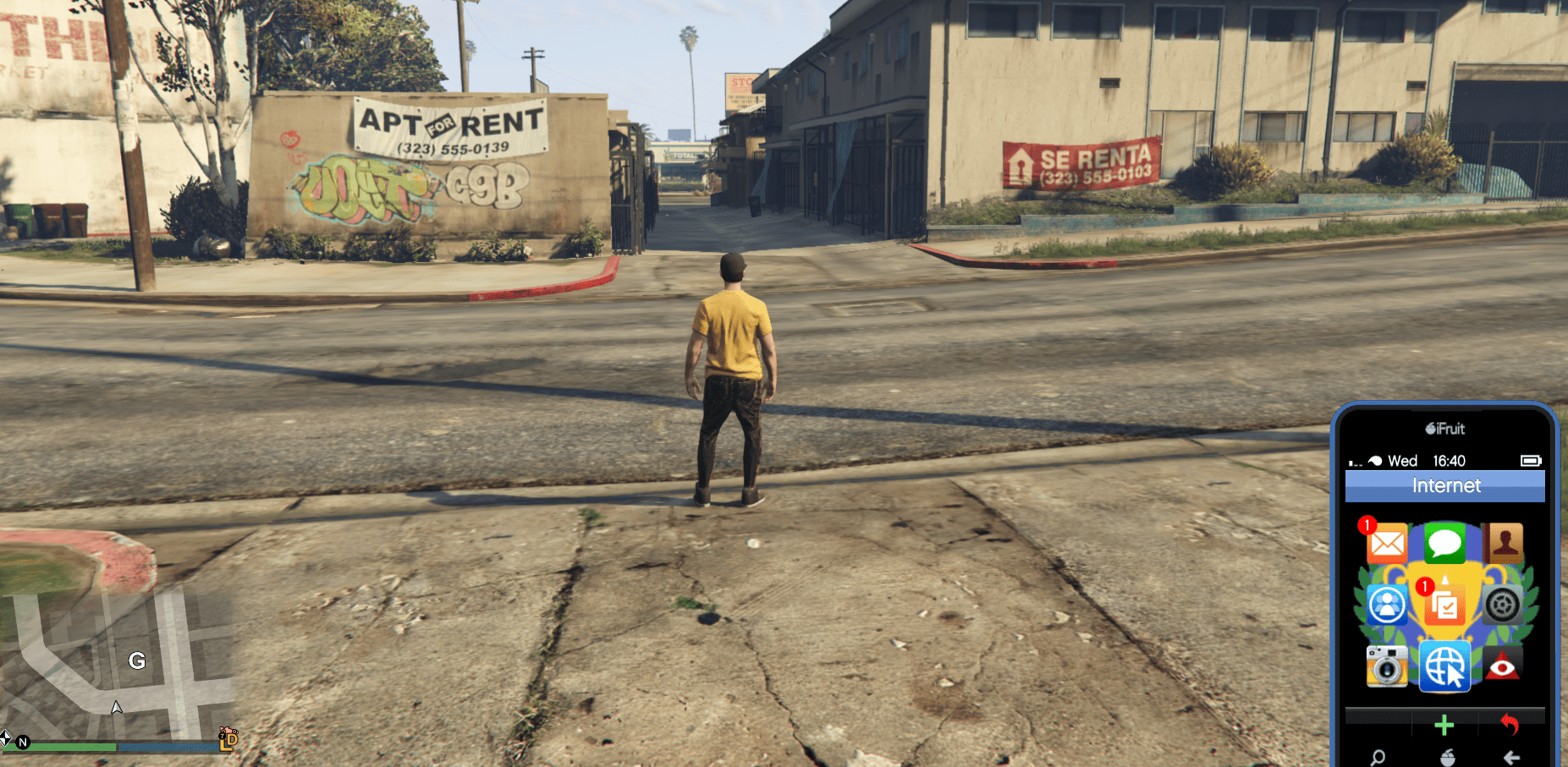Open the phone Settings gear
1568x767 pixels.
tap(1503, 605)
